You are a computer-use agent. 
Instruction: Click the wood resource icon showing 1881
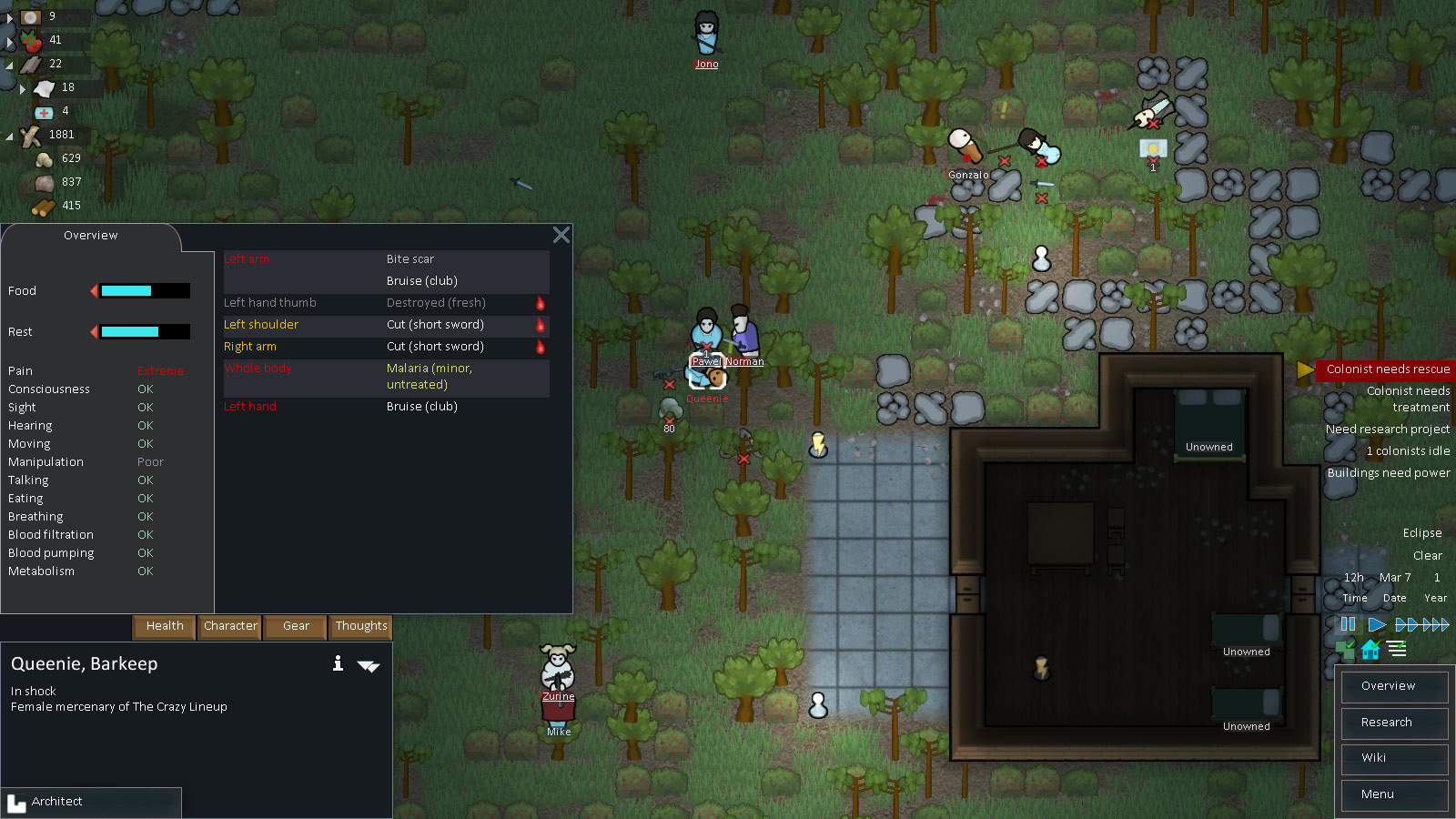coord(31,135)
